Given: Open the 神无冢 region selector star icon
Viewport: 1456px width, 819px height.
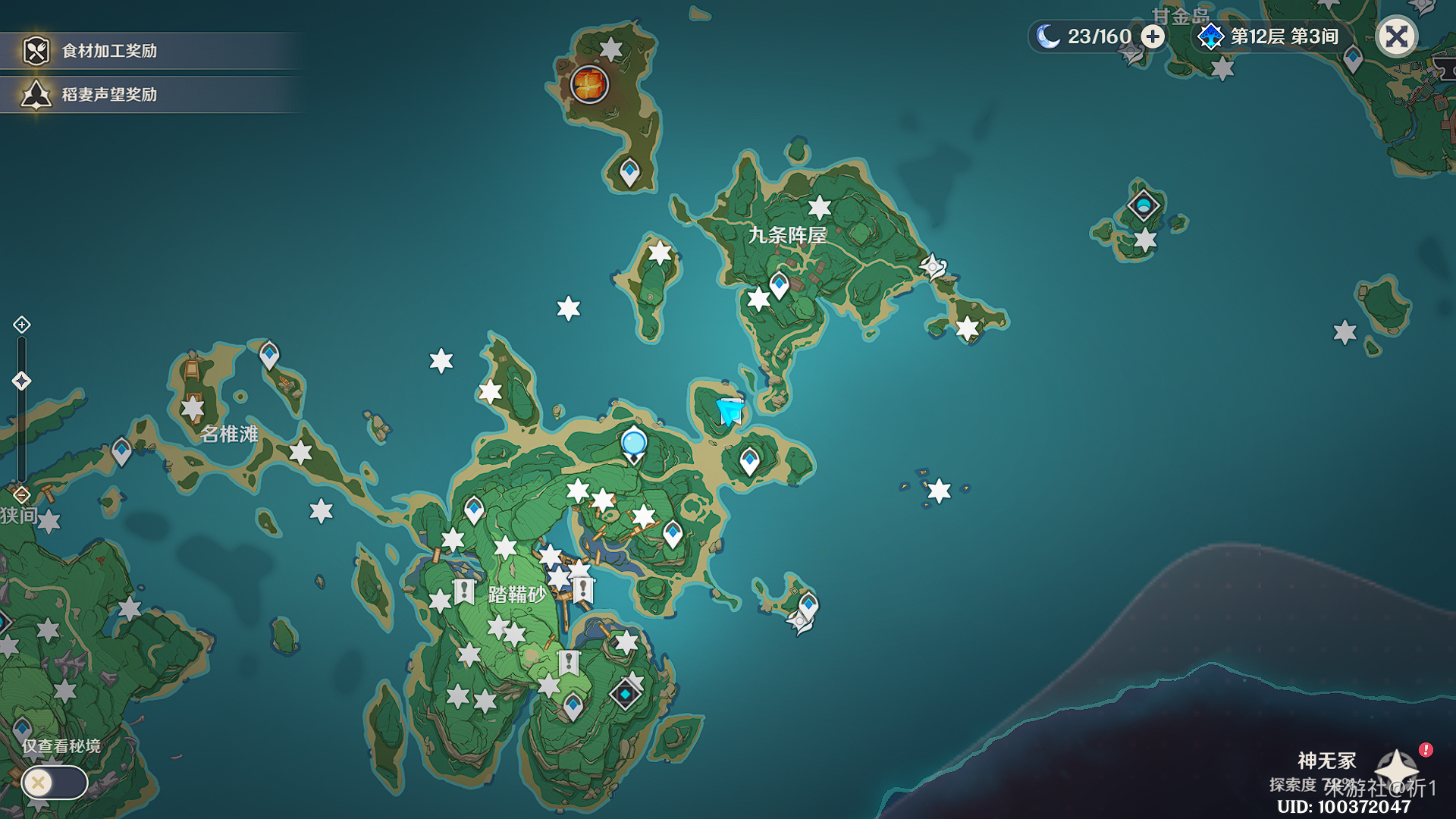Looking at the screenshot, I should pyautogui.click(x=1396, y=767).
